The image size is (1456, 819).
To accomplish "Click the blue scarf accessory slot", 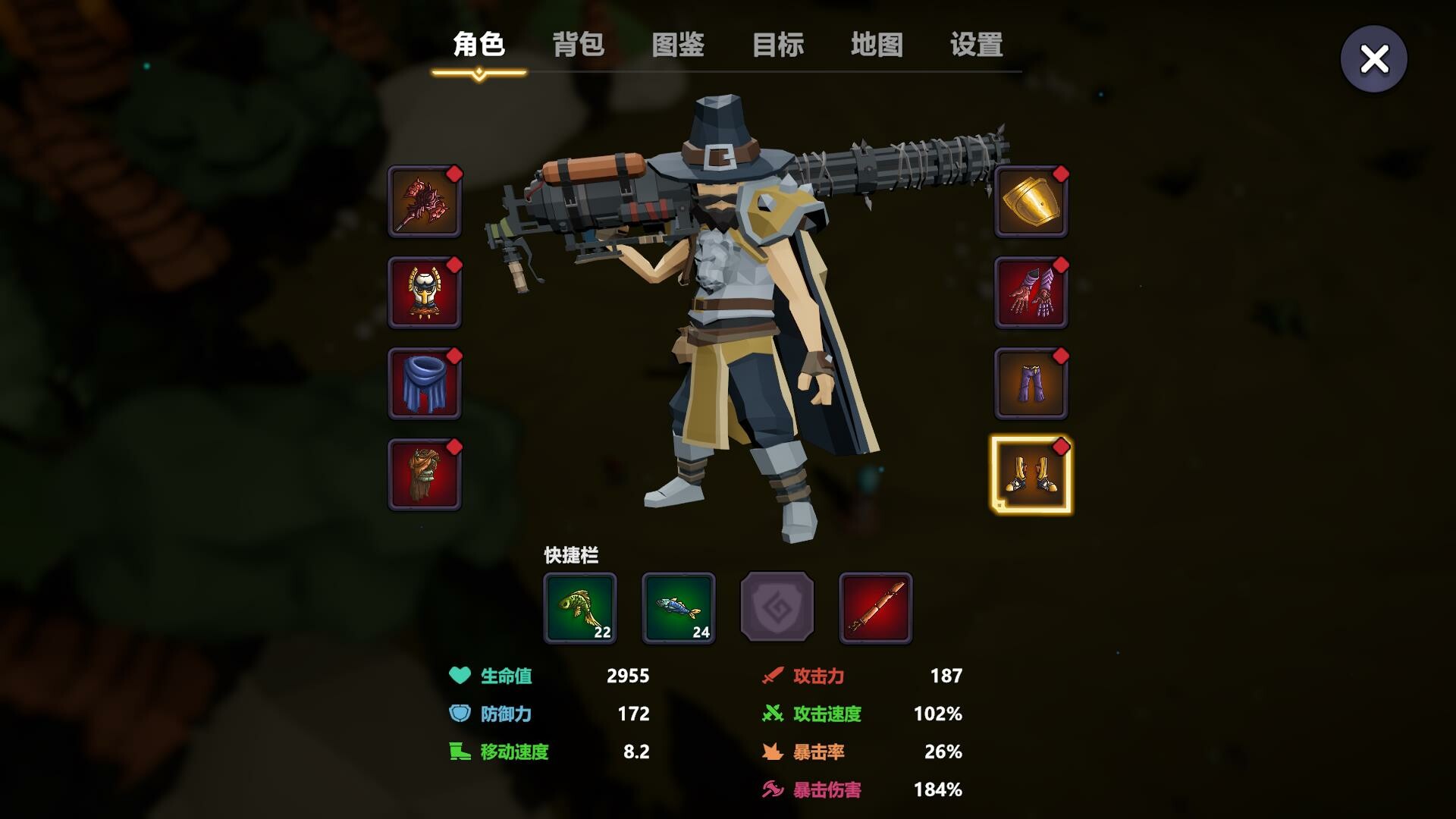I will point(424,384).
